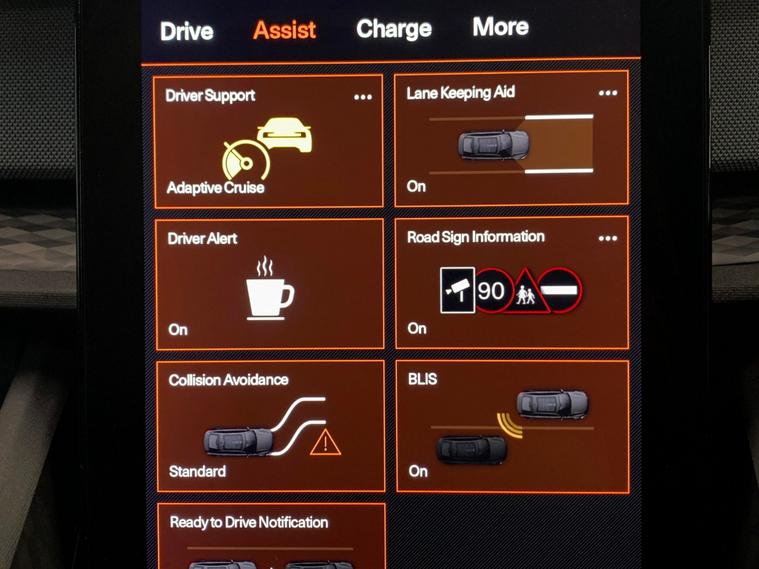This screenshot has height=569, width=759.
Task: Open the Ready to Drive Notification tile
Action: point(271,538)
